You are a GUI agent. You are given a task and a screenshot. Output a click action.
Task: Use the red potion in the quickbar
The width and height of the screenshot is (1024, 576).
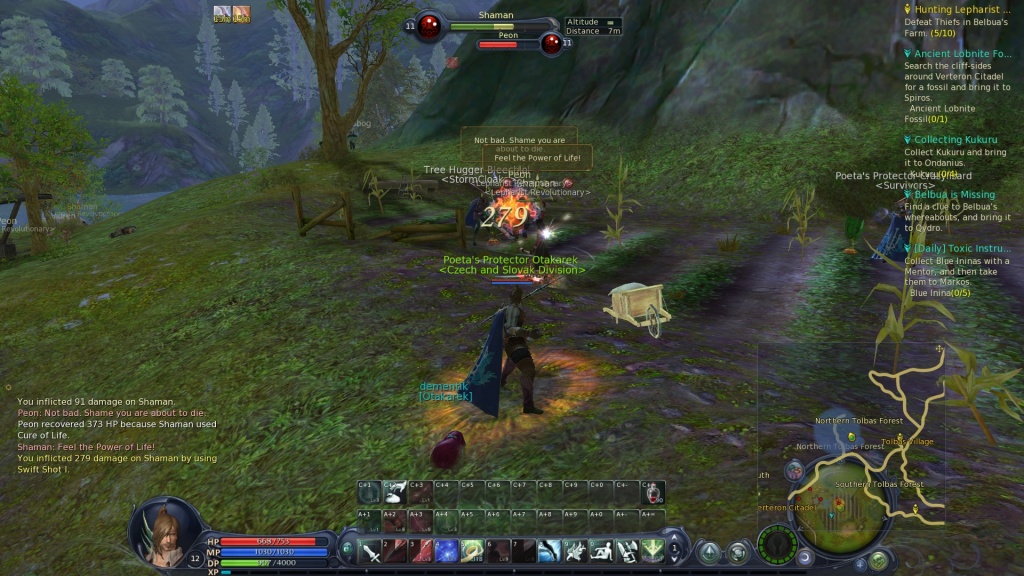[655, 492]
